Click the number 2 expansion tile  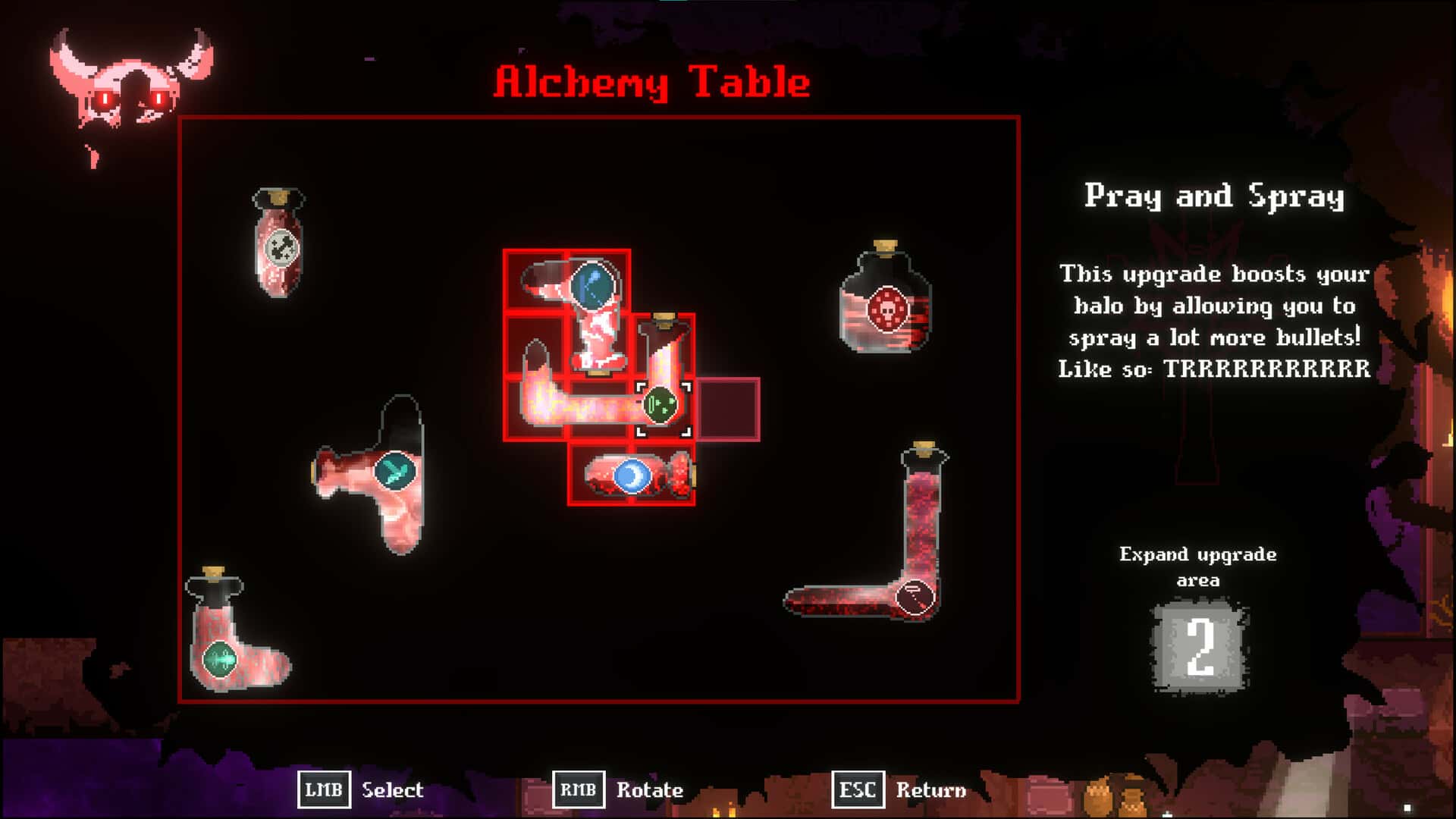point(1200,646)
